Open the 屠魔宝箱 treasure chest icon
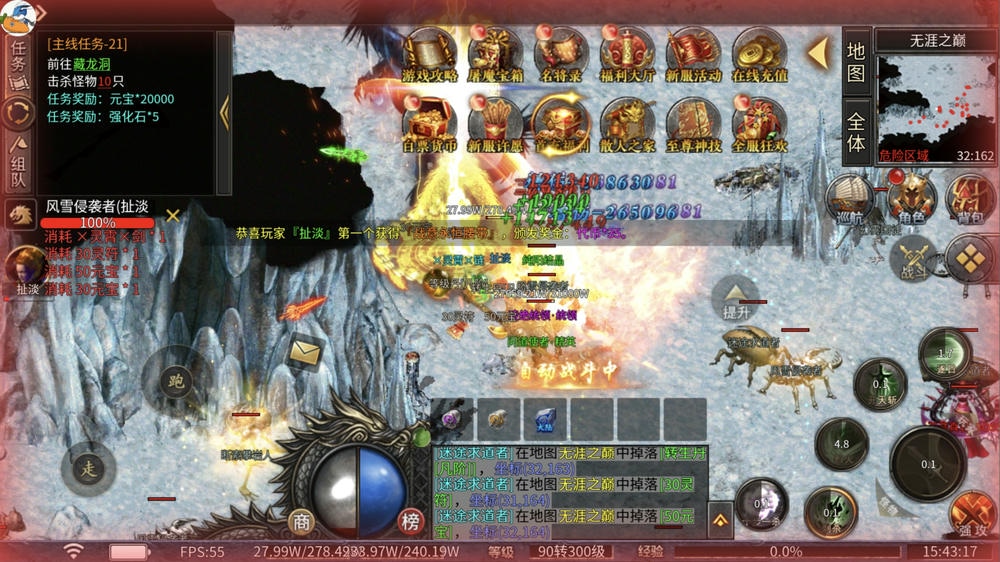Image resolution: width=1000 pixels, height=562 pixels. (x=495, y=54)
